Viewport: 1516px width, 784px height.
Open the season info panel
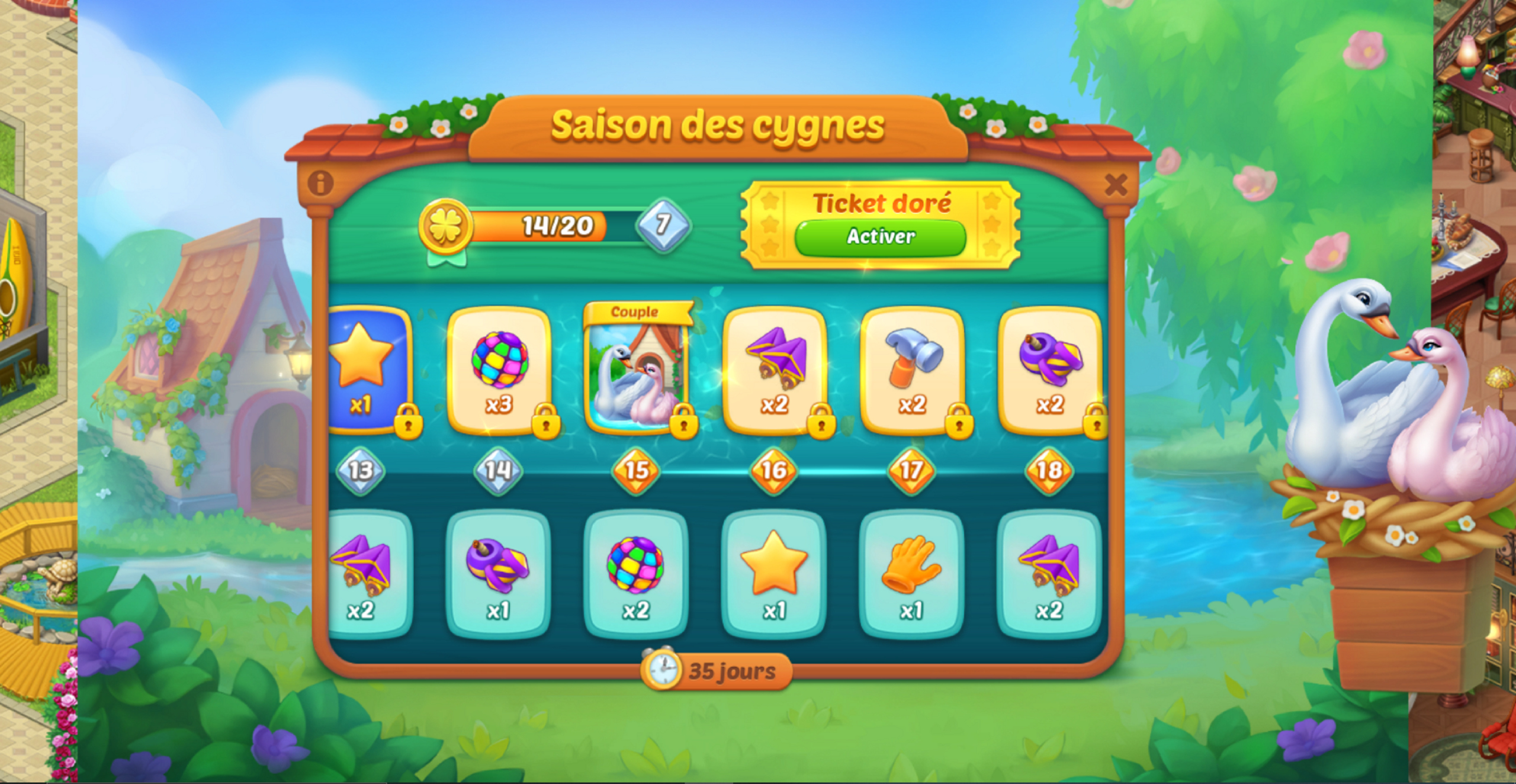320,184
